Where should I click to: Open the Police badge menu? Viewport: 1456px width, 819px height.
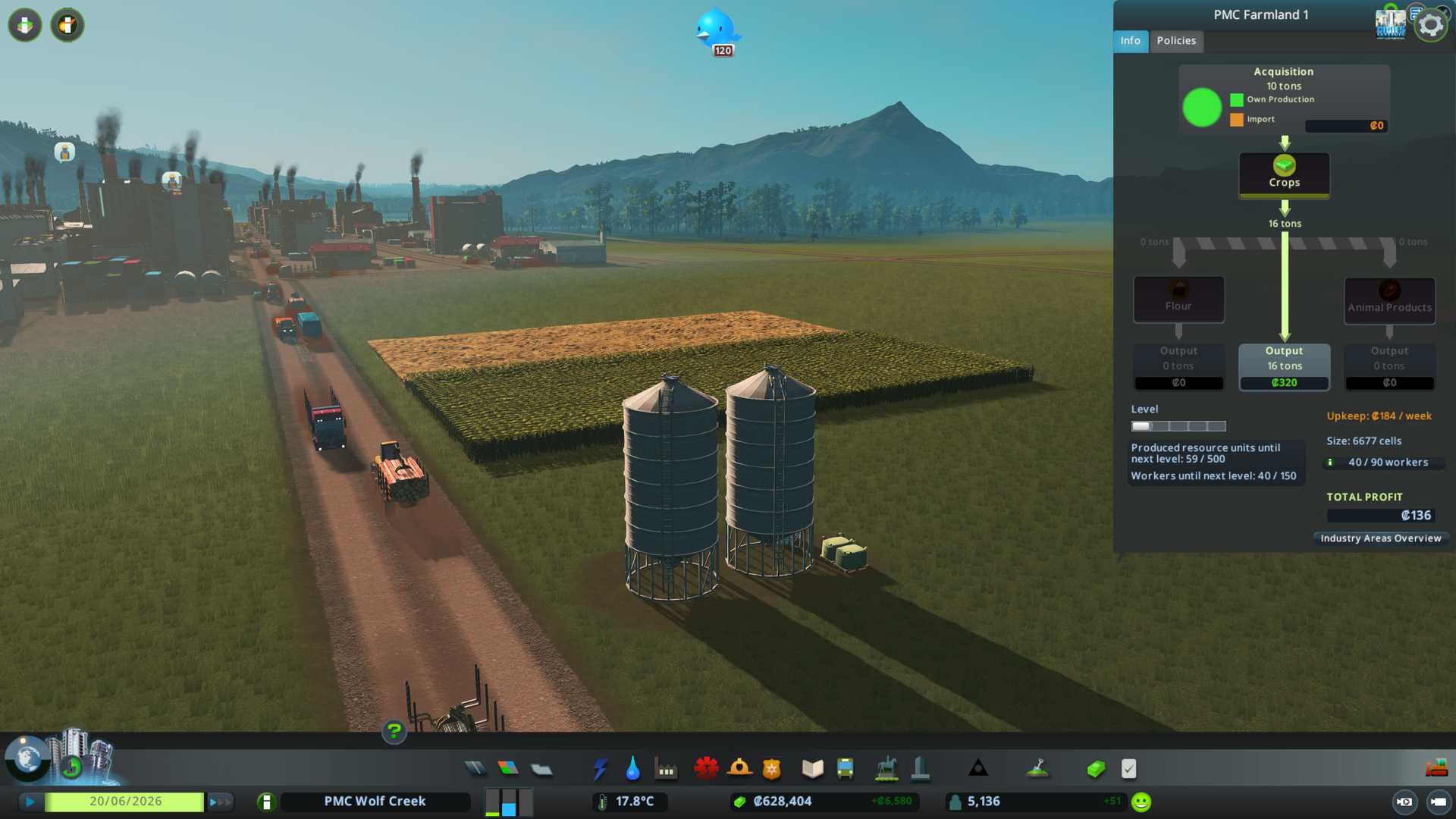[772, 769]
